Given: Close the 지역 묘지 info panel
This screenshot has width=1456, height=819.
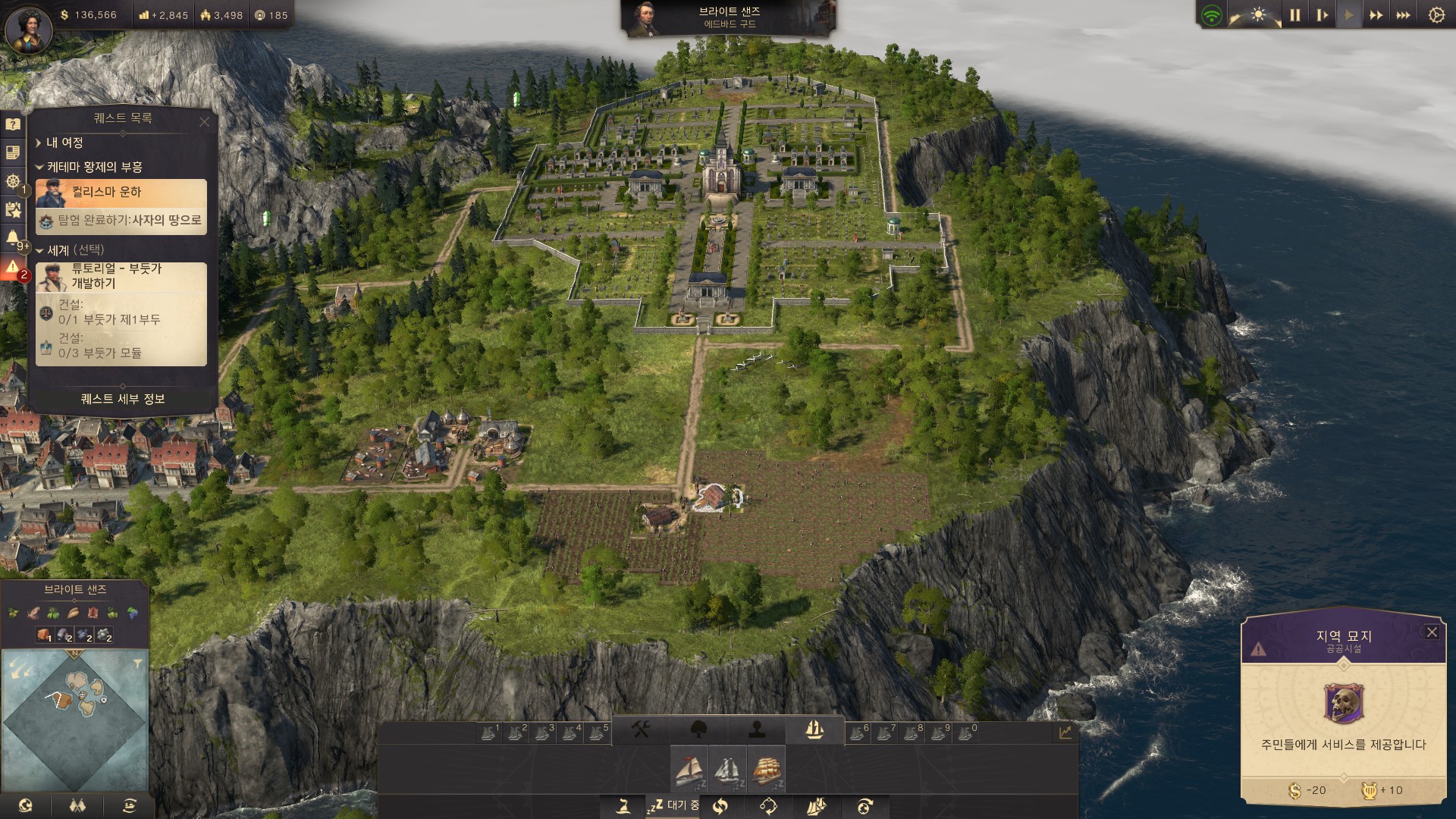Looking at the screenshot, I should pos(1432,632).
